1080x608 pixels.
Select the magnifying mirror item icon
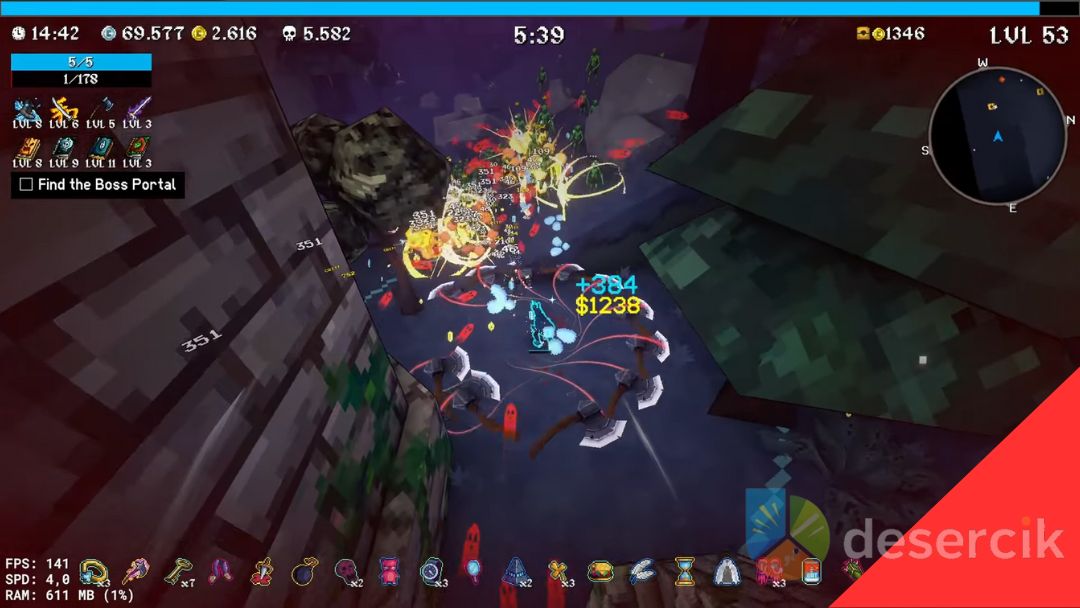(x=472, y=572)
